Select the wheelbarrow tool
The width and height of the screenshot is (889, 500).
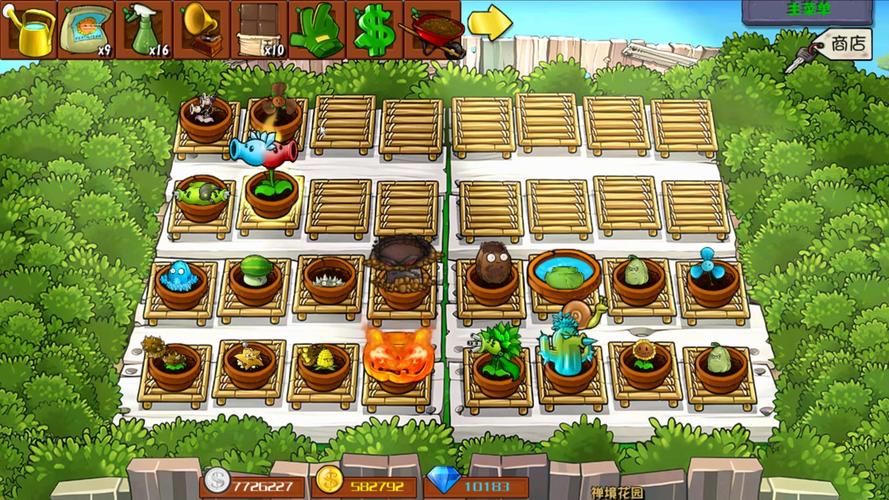(433, 30)
